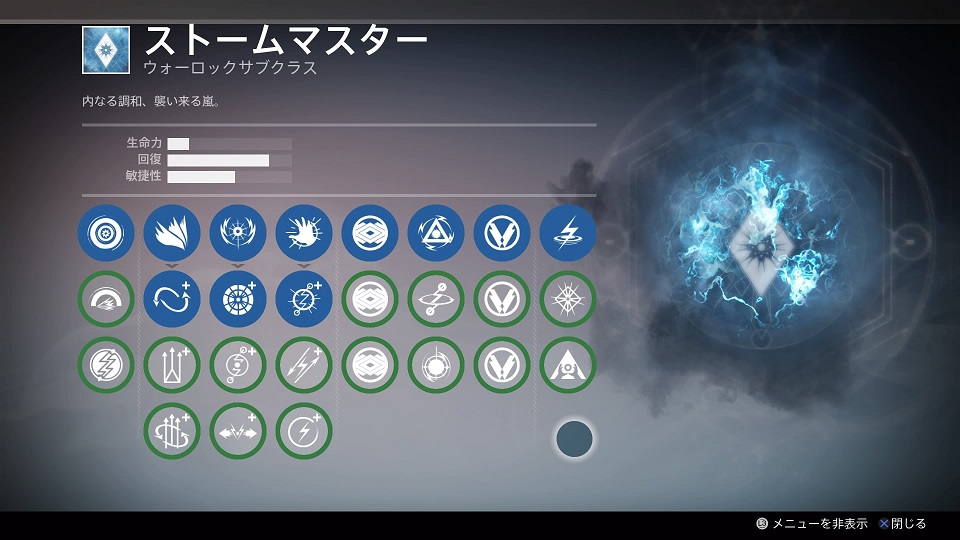
Task: Select the swirling hurricane super upgrade
Action: point(238,366)
